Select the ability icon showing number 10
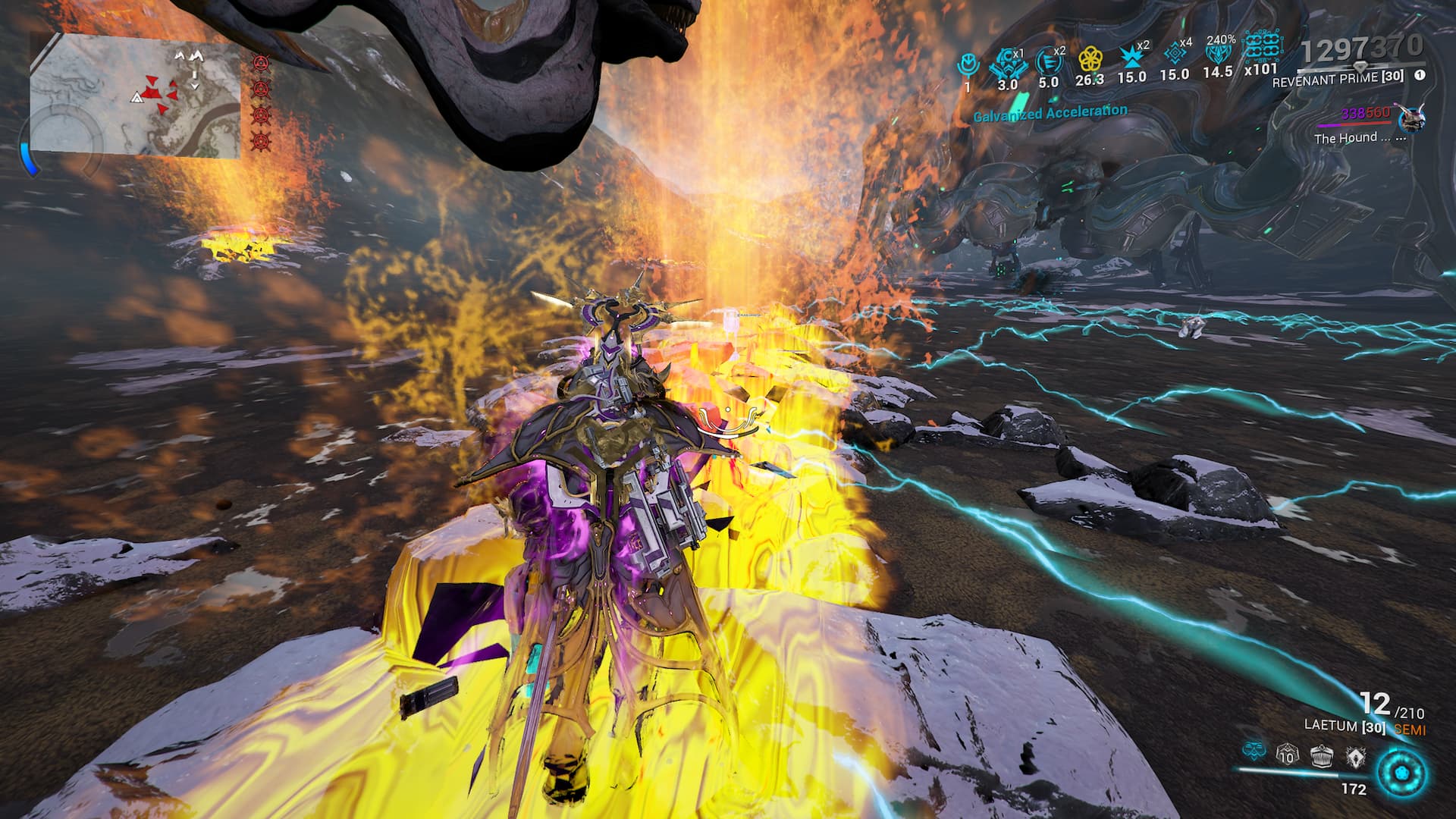The image size is (1456, 819). click(1287, 754)
